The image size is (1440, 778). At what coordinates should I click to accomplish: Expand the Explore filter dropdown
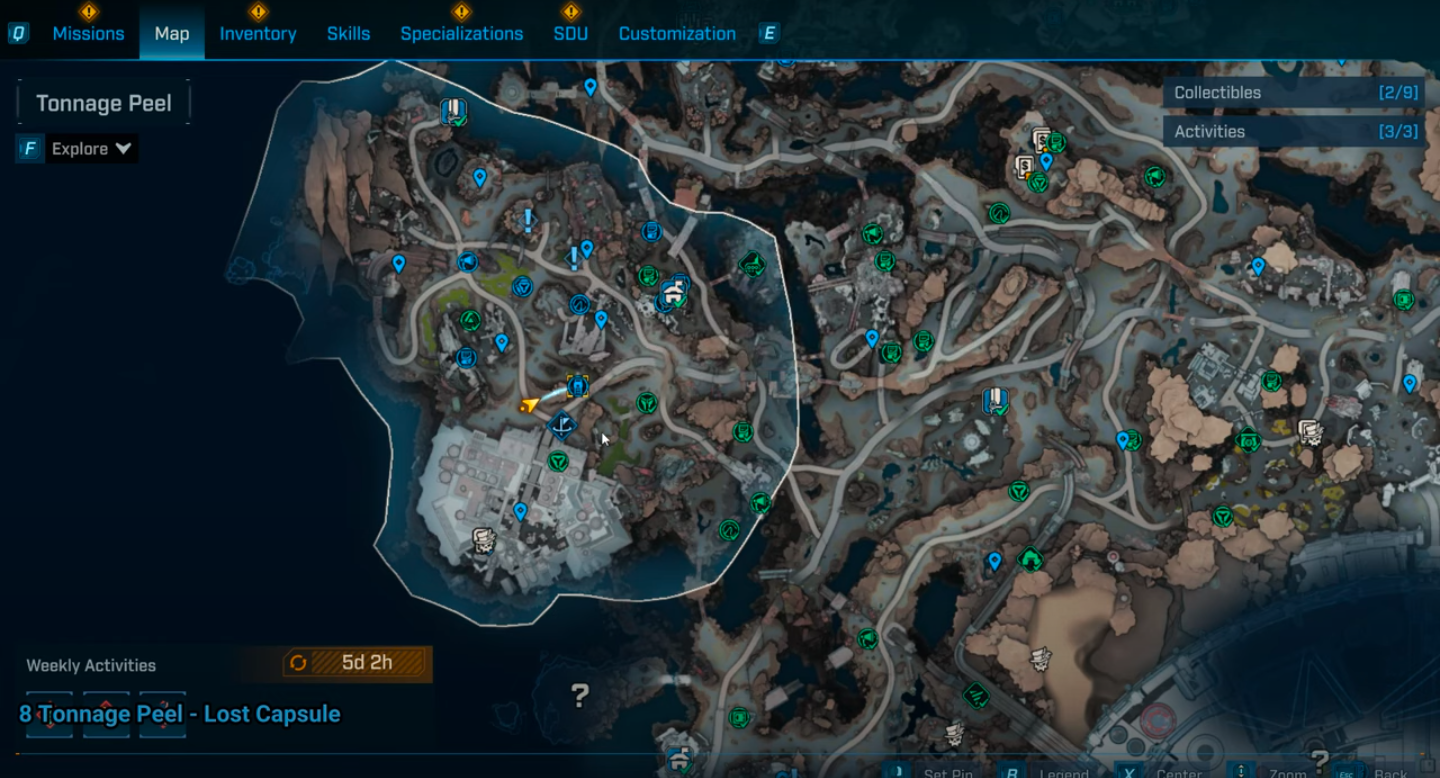[91, 149]
